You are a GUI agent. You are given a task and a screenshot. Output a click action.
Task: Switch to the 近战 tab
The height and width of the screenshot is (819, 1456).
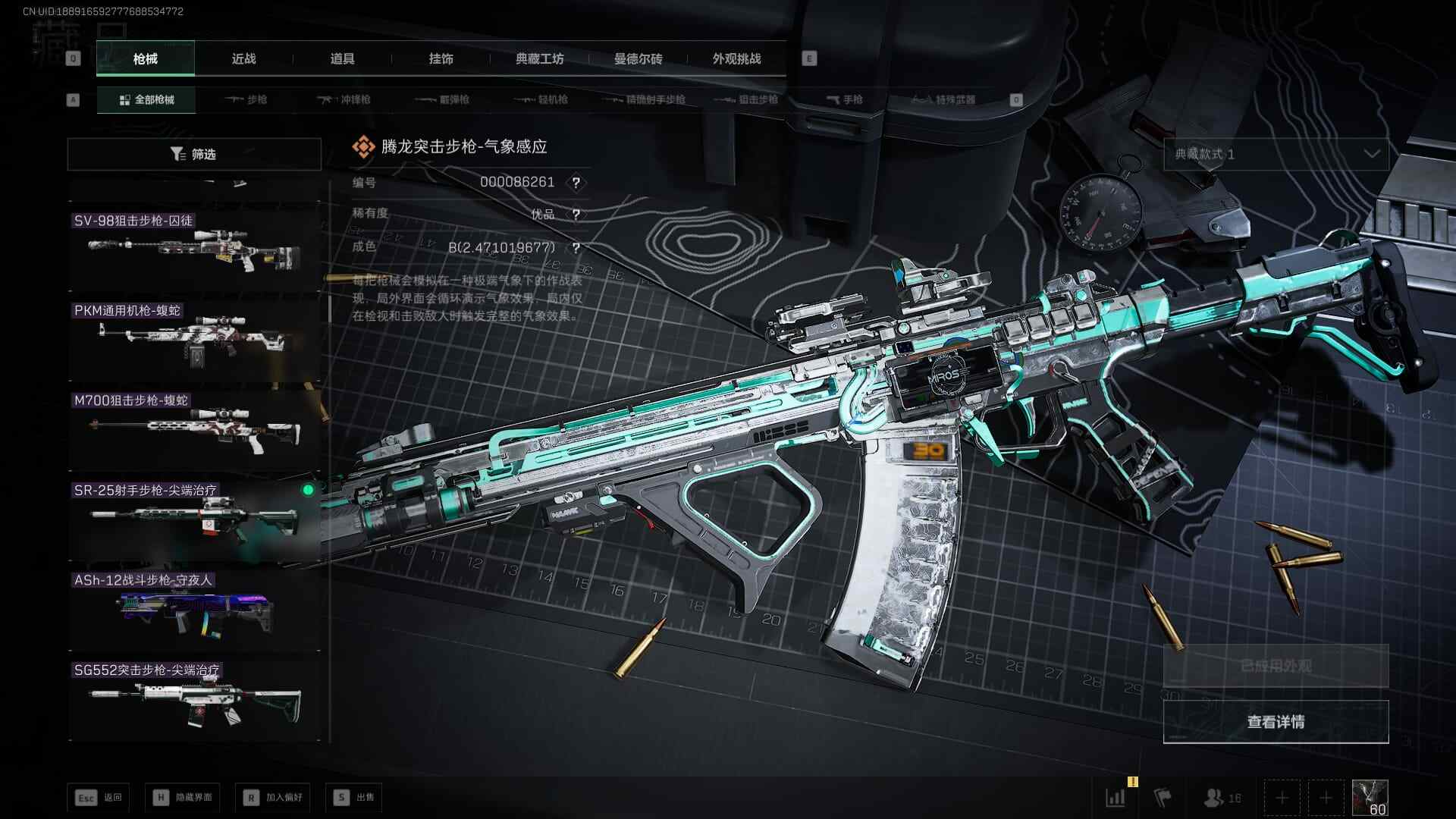(243, 59)
